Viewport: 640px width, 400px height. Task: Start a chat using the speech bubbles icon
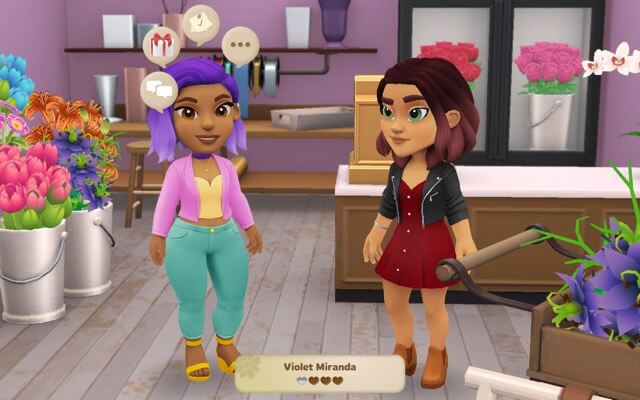[x=159, y=90]
